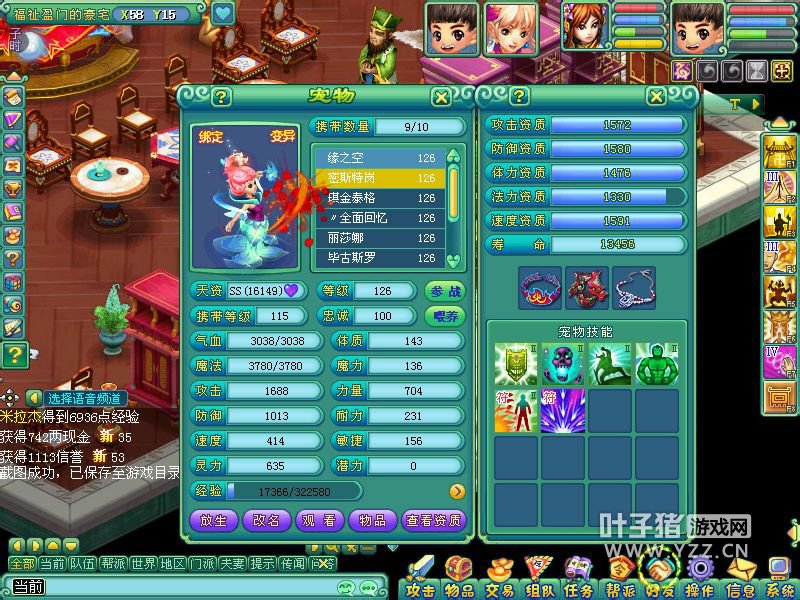Click the 查看资质 aptitude button
This screenshot has width=800, height=600.
tap(433, 520)
